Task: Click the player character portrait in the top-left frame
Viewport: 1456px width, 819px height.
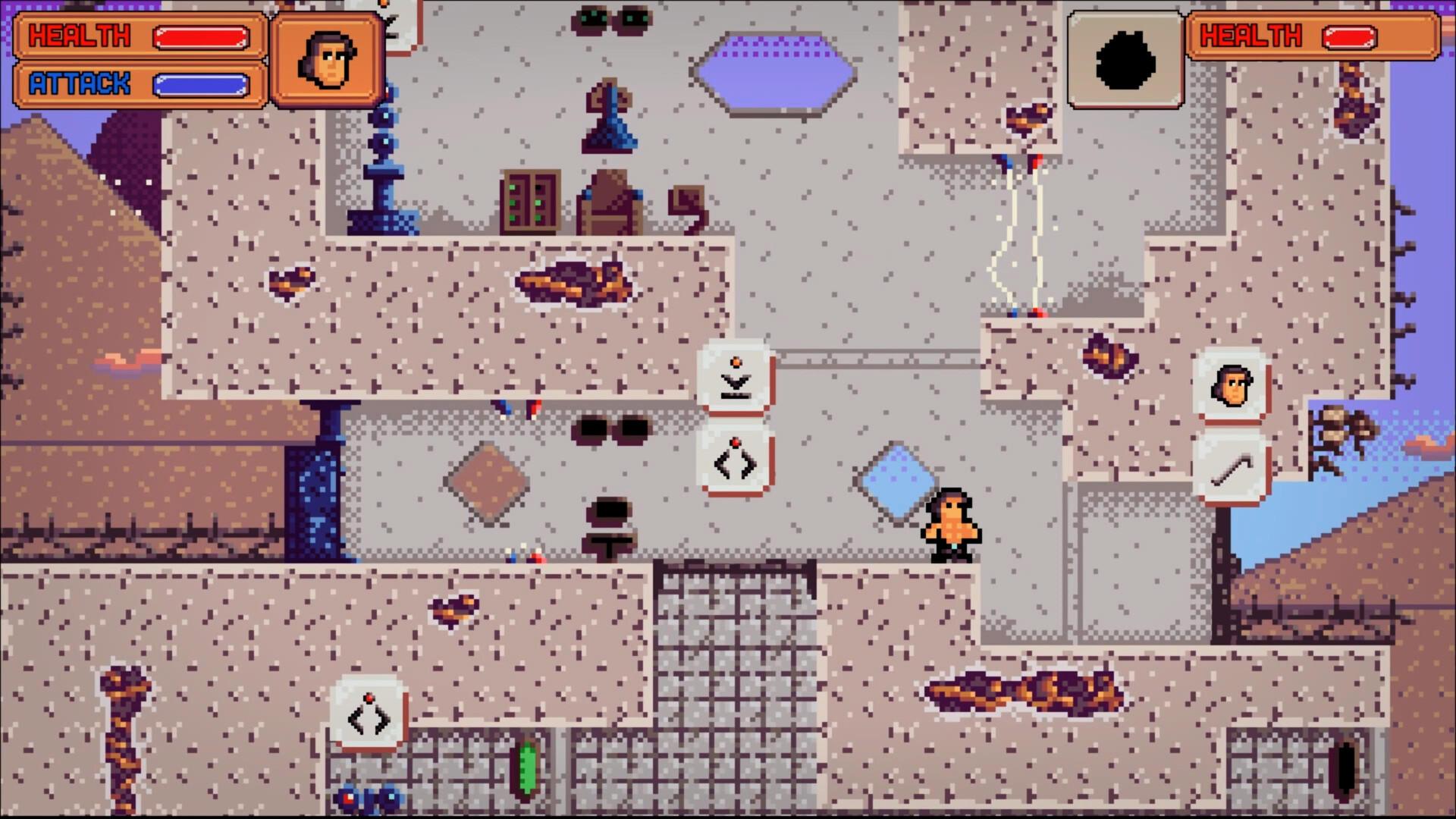Action: click(x=328, y=59)
